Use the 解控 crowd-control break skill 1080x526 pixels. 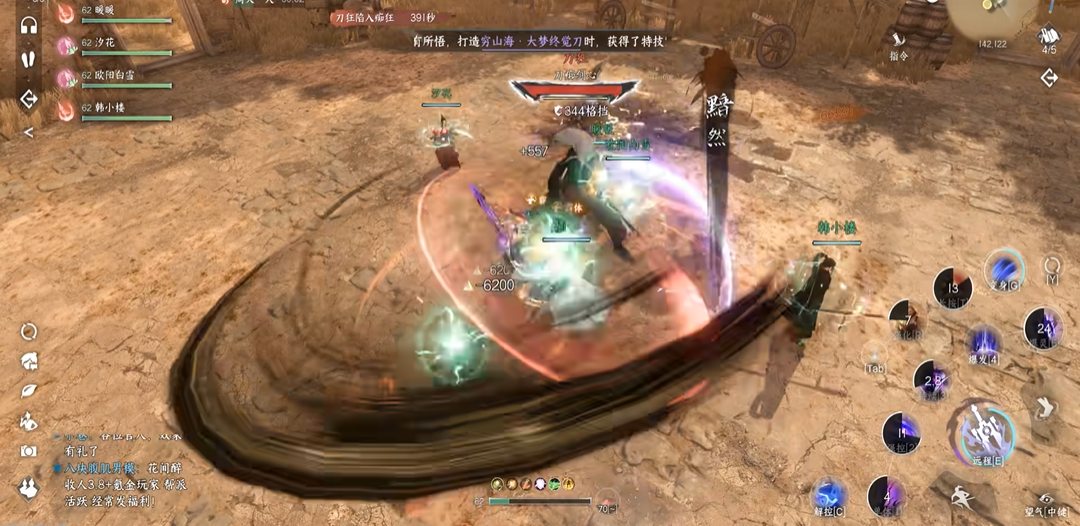tap(830, 495)
